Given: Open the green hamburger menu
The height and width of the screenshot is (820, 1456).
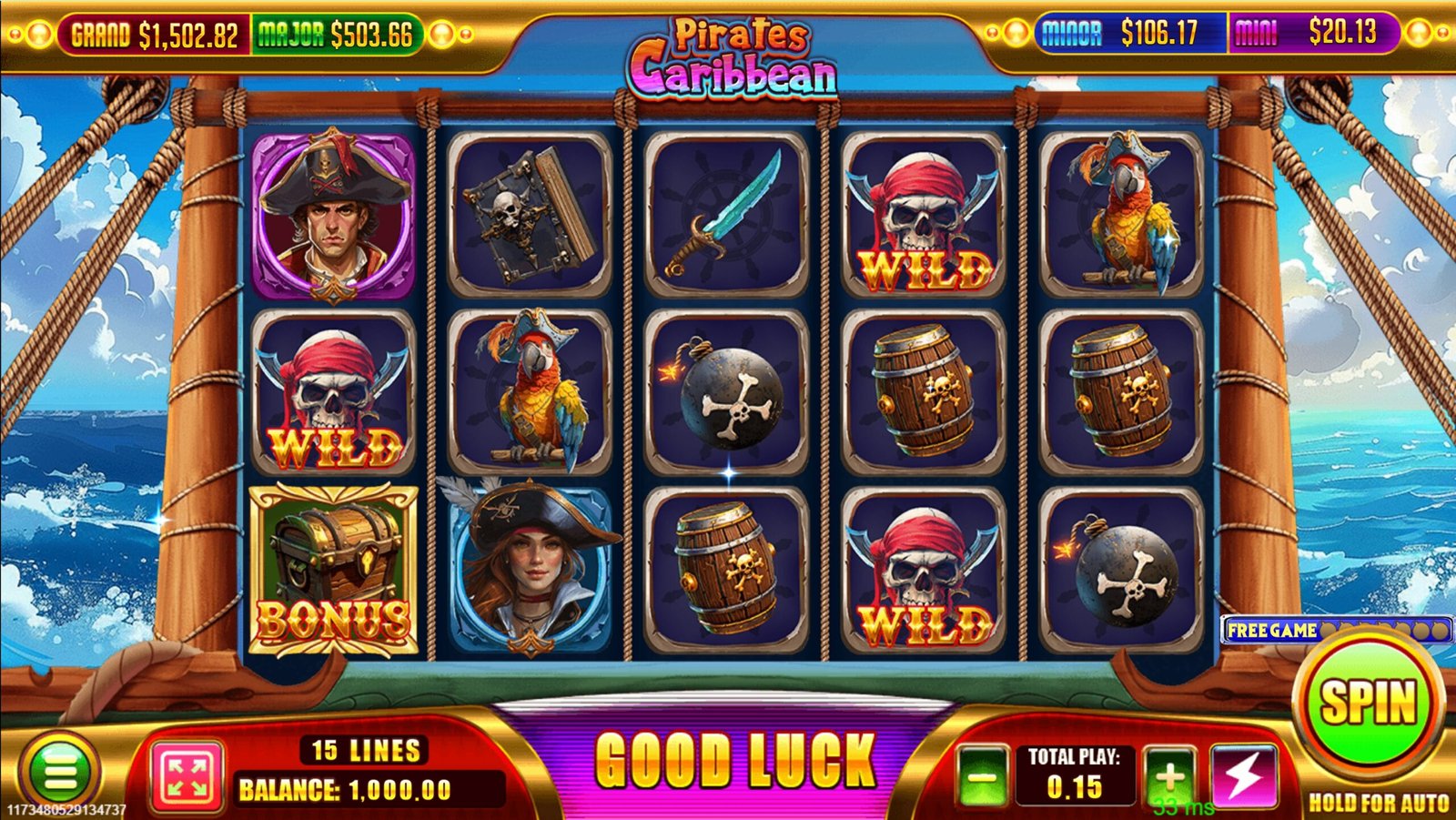Looking at the screenshot, I should (x=60, y=774).
